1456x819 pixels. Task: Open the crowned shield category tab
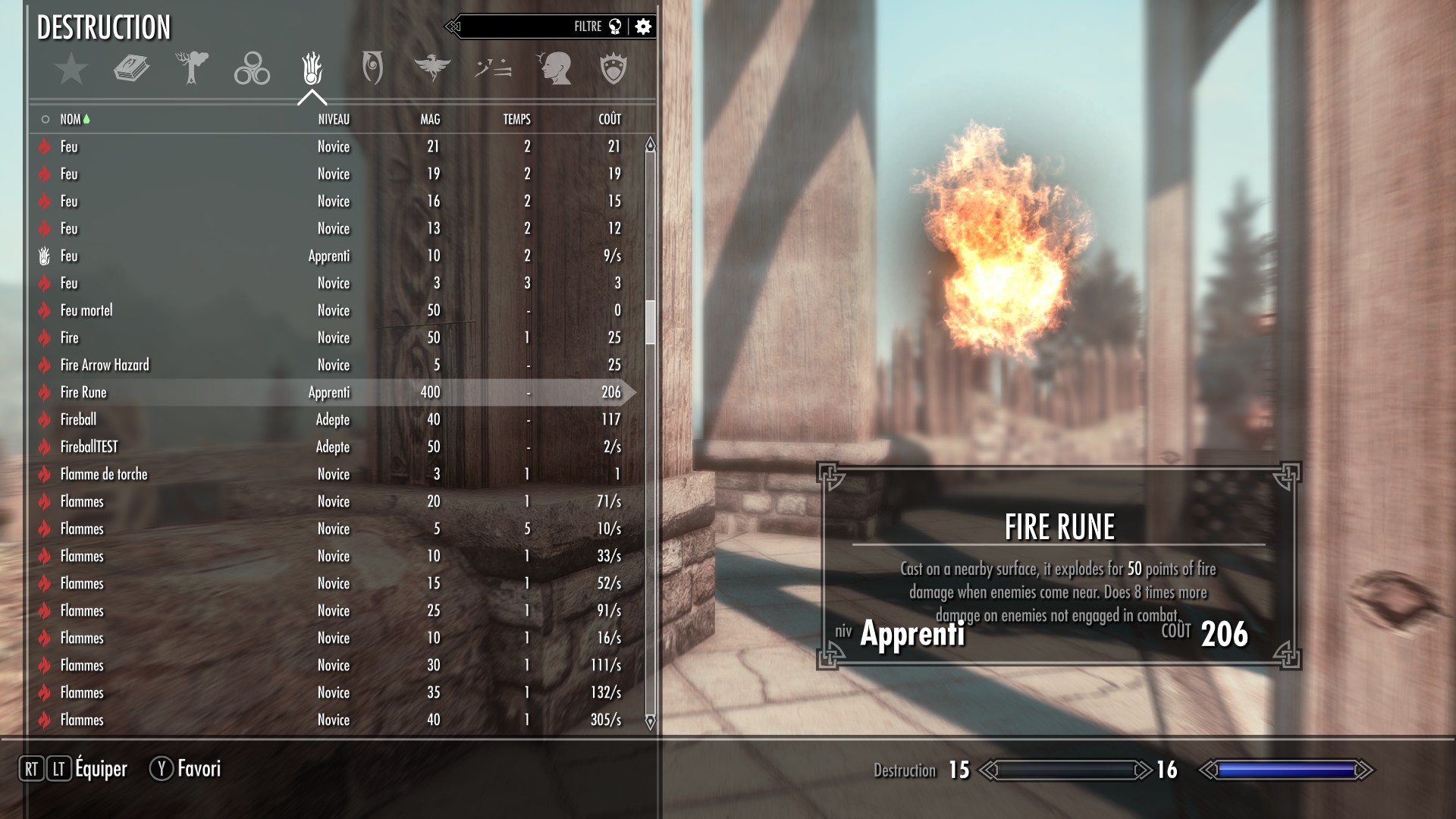coord(613,68)
